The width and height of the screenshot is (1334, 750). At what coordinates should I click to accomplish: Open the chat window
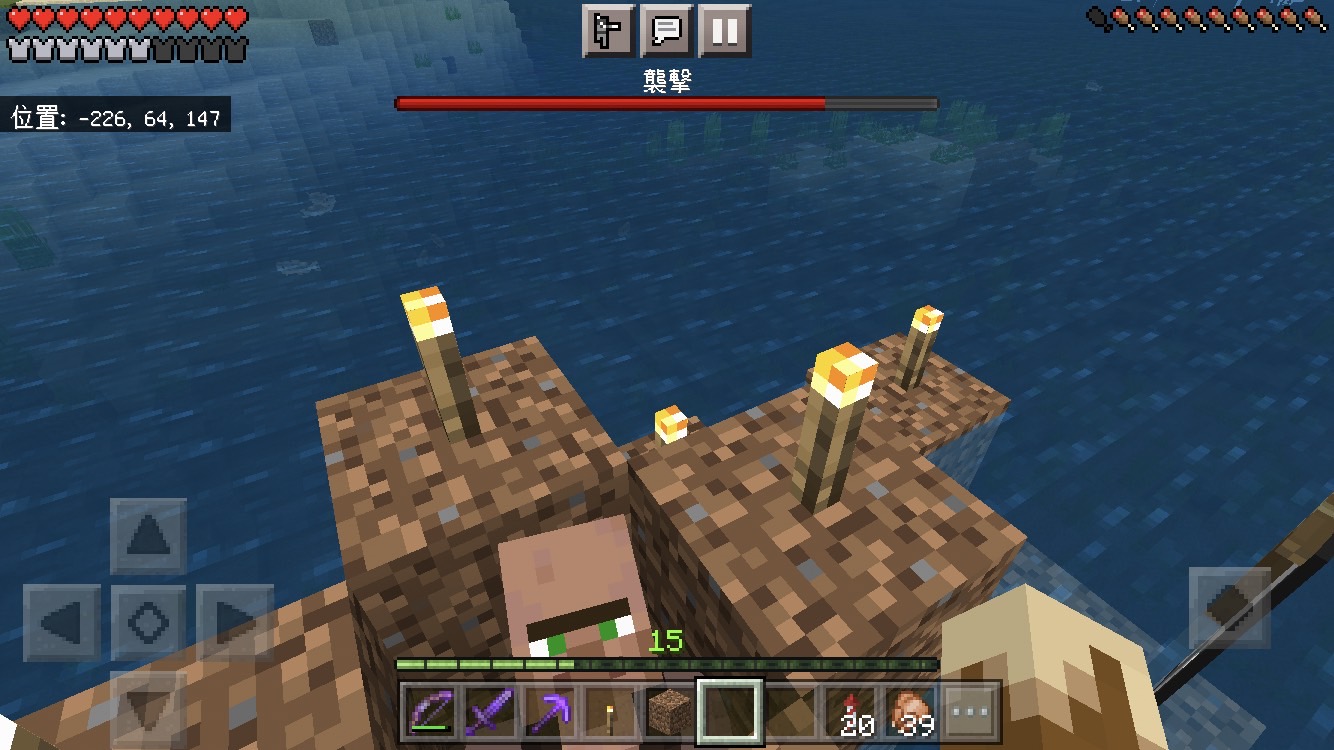666,31
